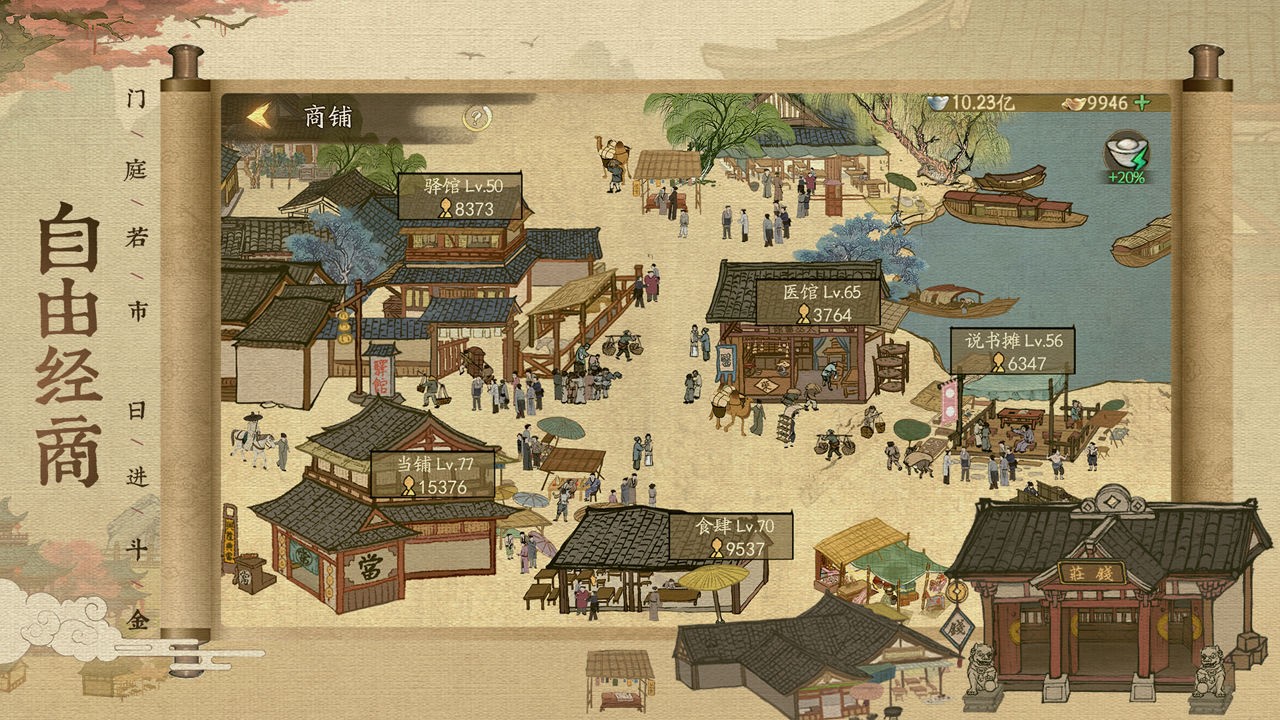
Task: Click the silver ingot icon showing 10.23亿
Action: (x=938, y=101)
